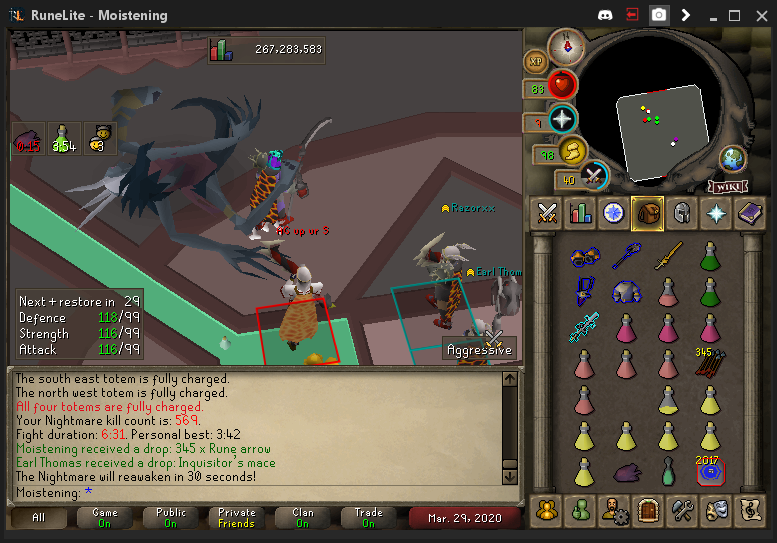777x543 pixels.
Task: Switch chat filter to Game
Action: point(104,517)
